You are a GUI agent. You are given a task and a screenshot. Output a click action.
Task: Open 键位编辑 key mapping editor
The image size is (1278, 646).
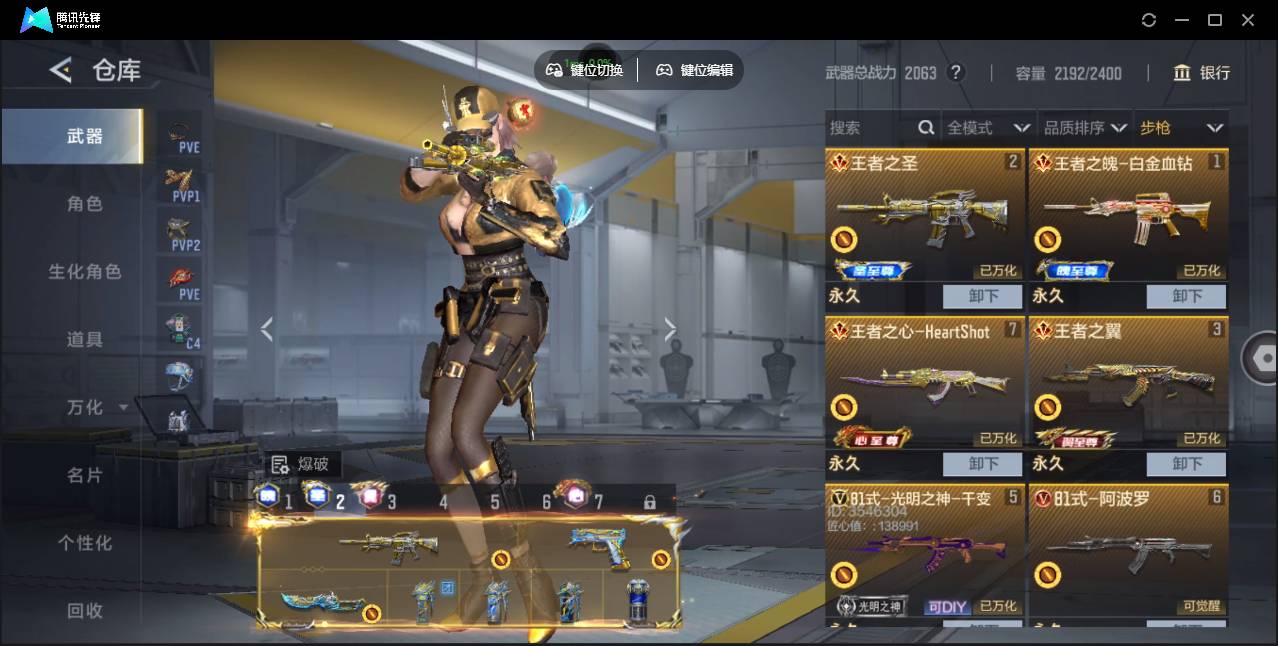point(695,70)
